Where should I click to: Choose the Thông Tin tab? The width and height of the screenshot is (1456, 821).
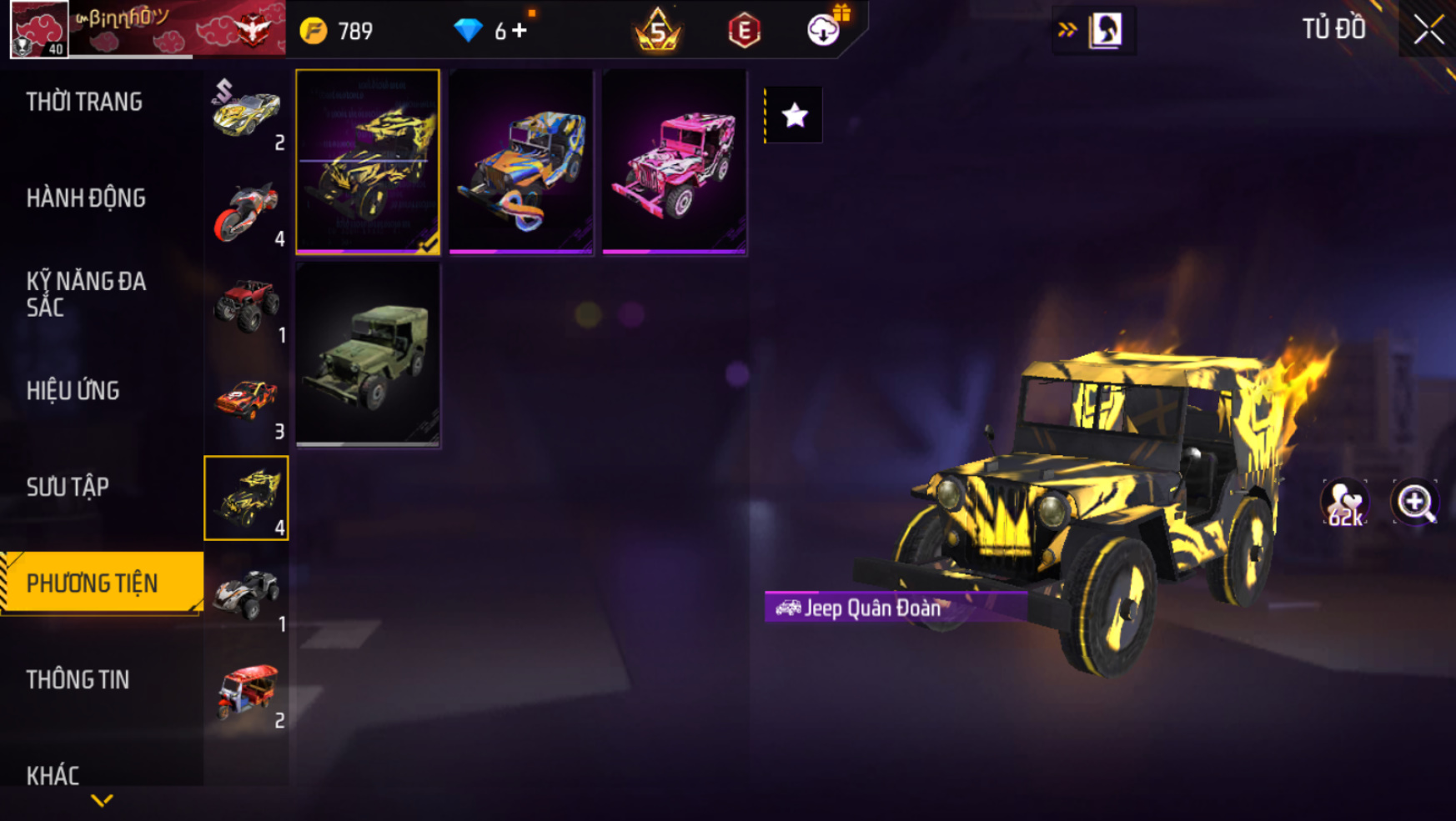tap(78, 679)
